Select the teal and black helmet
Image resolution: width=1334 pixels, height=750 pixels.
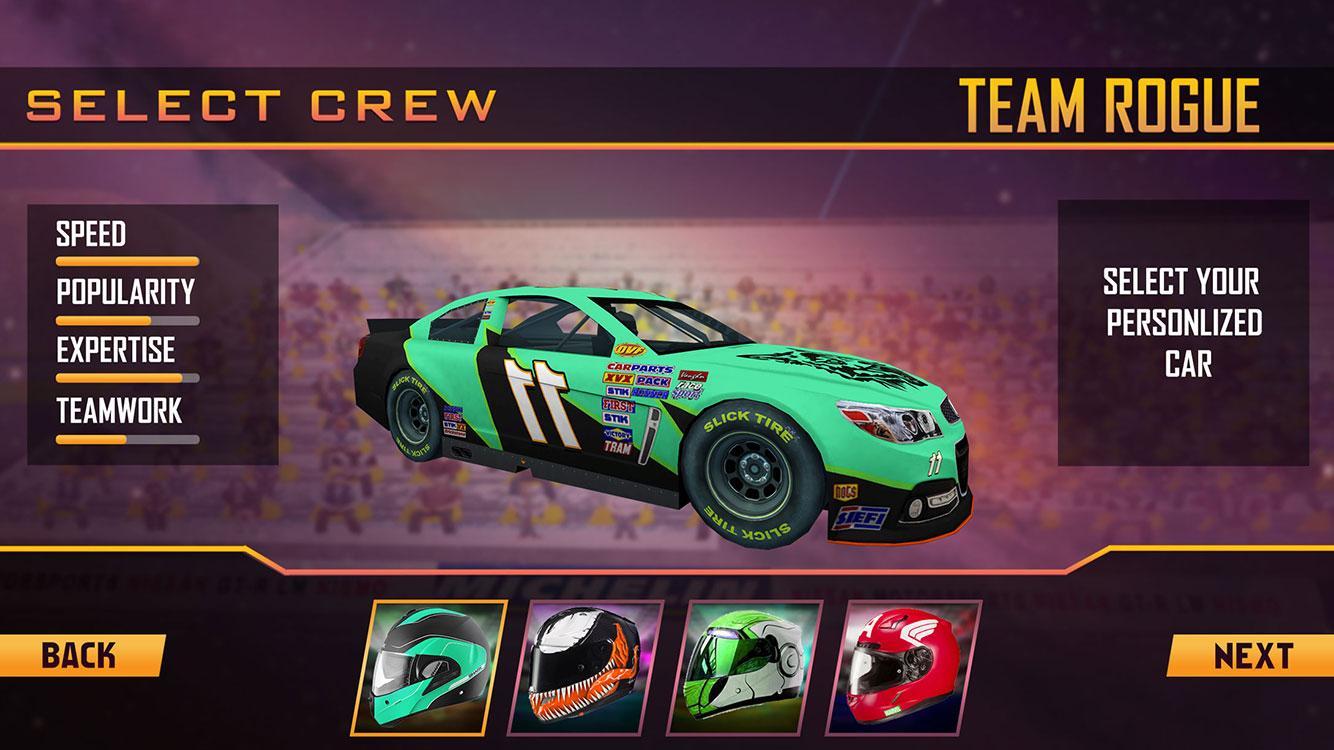(435, 666)
